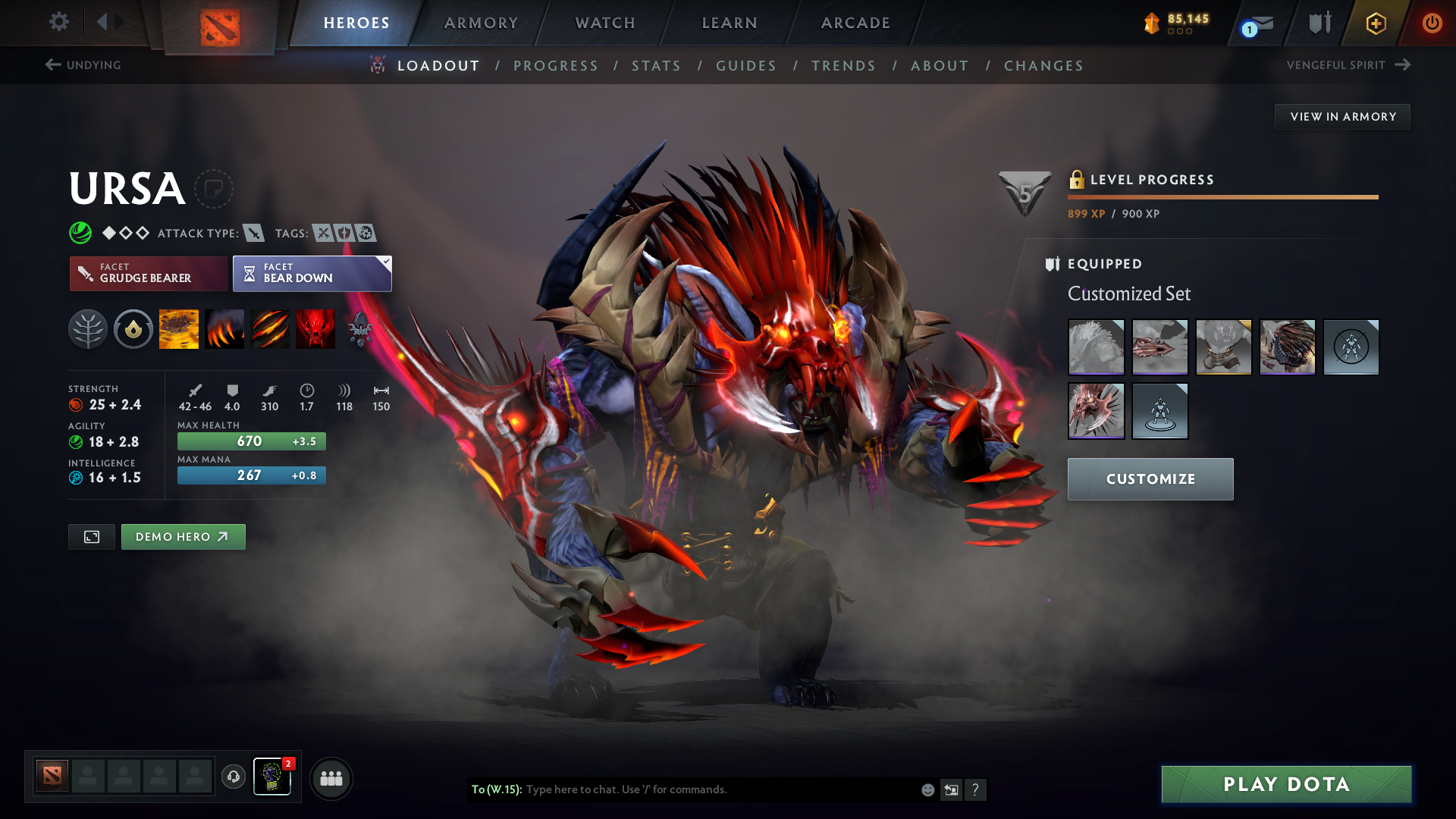Click the power button to exit Dota
Screen dimensions: 1456x819
tap(1432, 23)
